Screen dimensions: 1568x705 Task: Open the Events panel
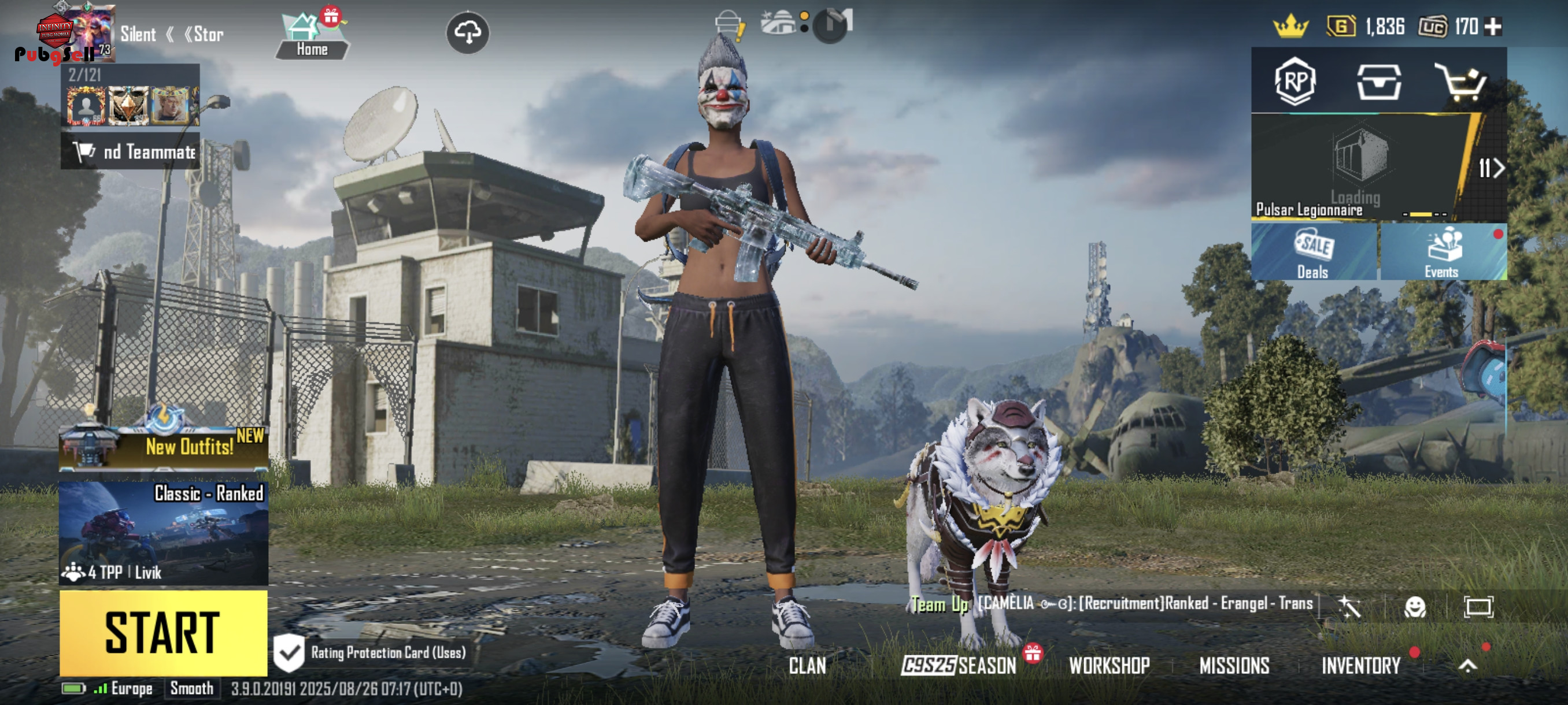click(1443, 253)
